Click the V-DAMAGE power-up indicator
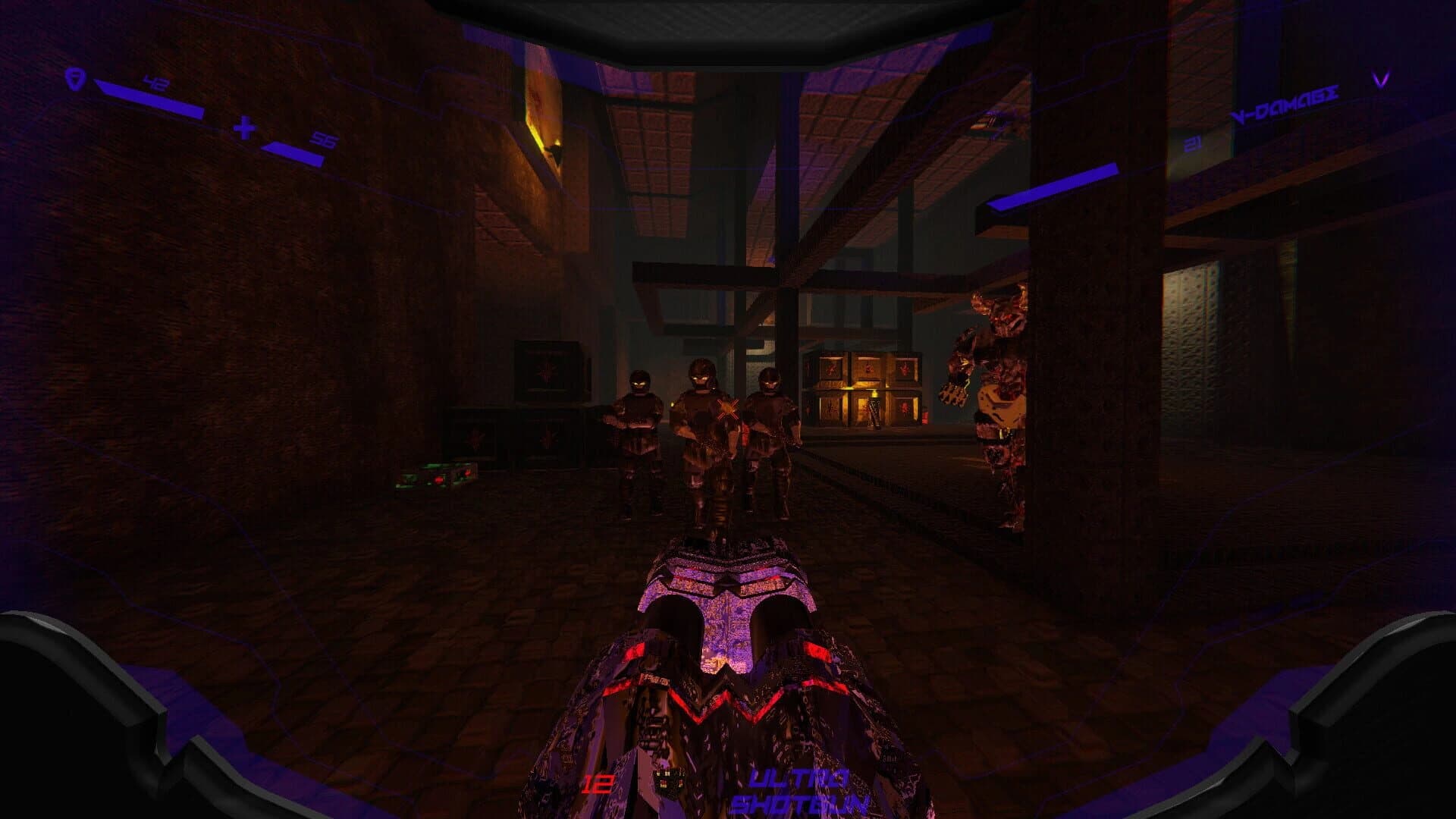This screenshot has width=1456, height=819. 1285,102
